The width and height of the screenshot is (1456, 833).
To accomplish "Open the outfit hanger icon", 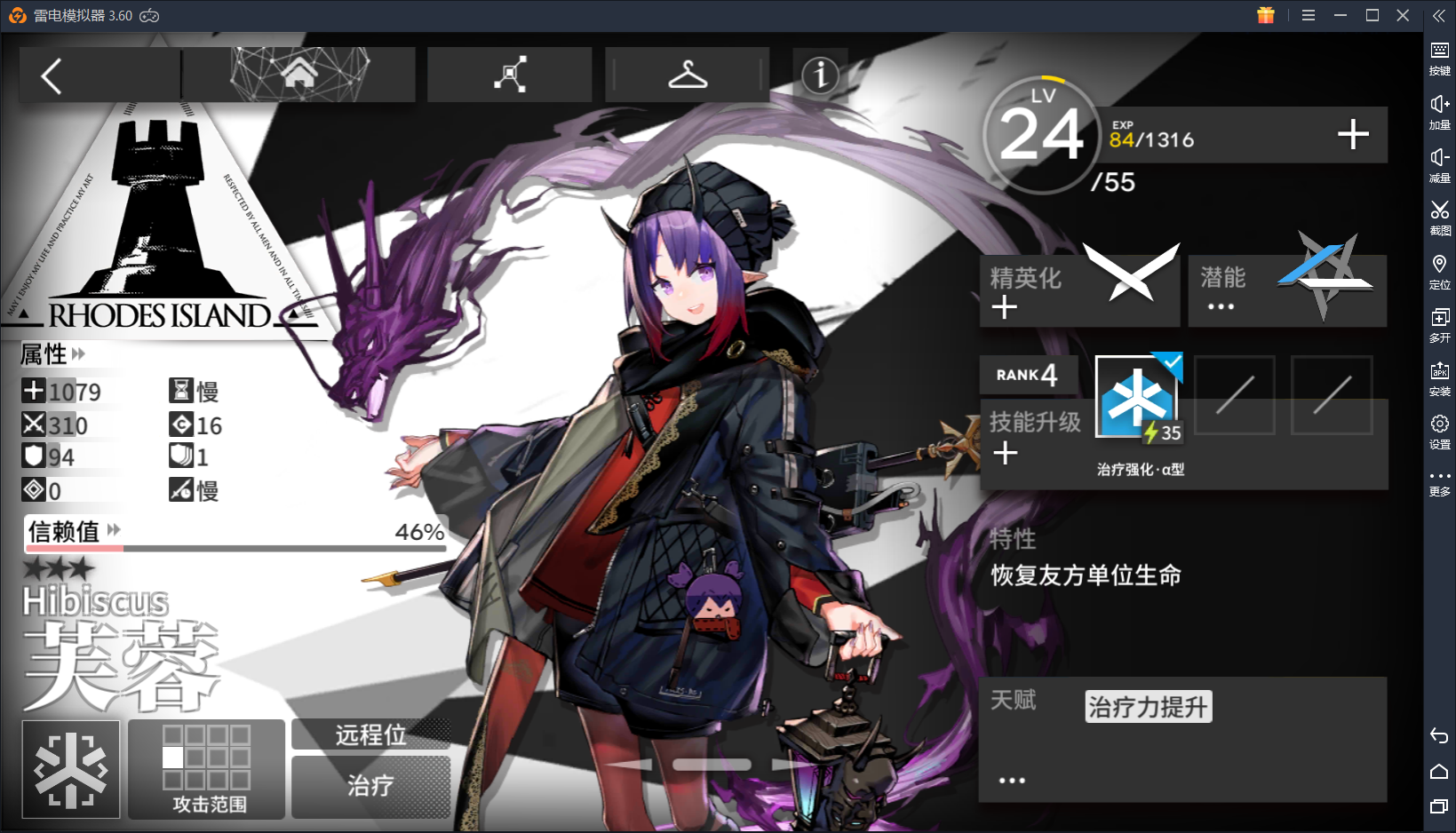I will click(687, 75).
